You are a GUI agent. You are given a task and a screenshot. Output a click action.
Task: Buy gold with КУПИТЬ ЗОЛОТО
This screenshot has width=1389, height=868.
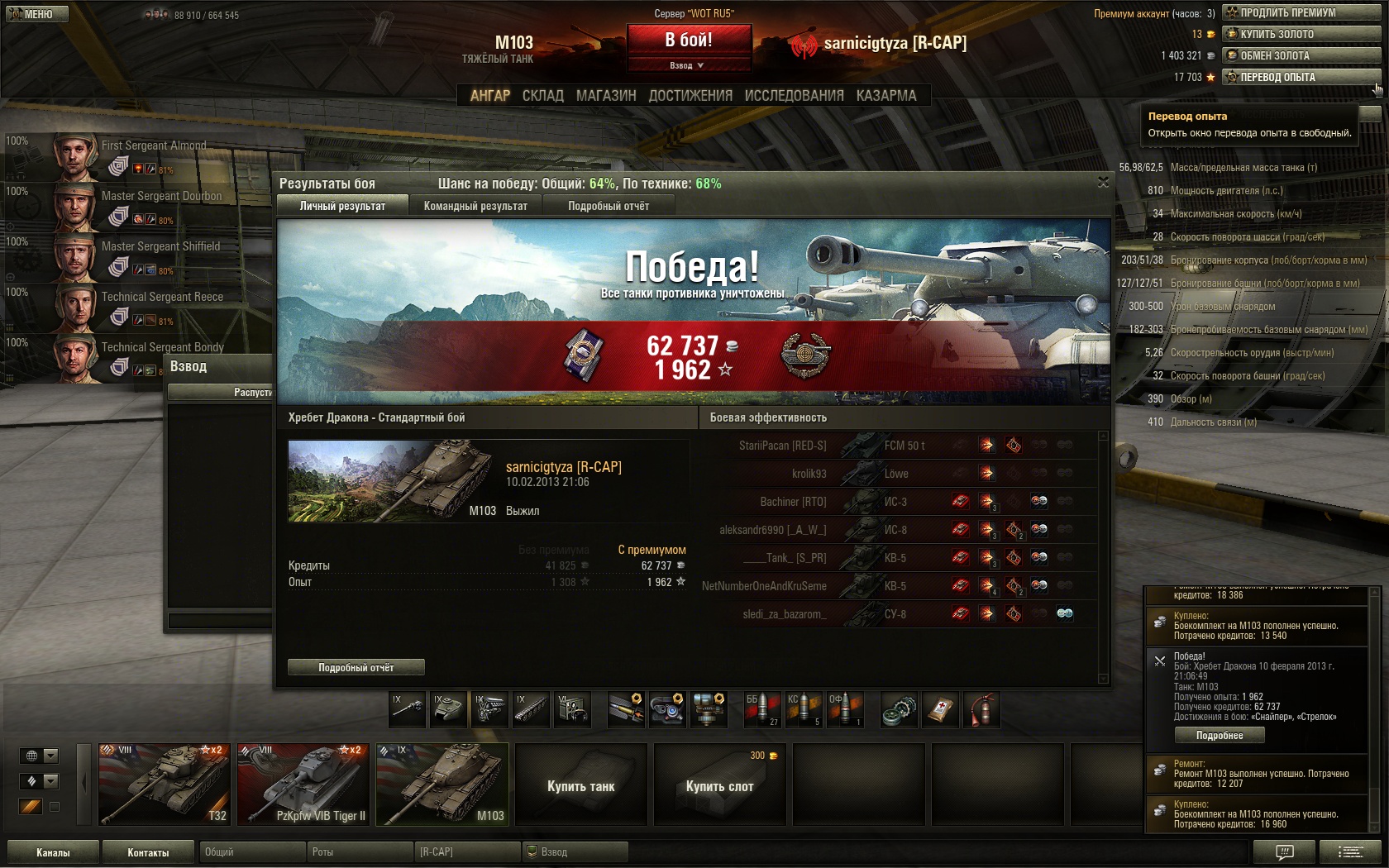click(x=1301, y=34)
